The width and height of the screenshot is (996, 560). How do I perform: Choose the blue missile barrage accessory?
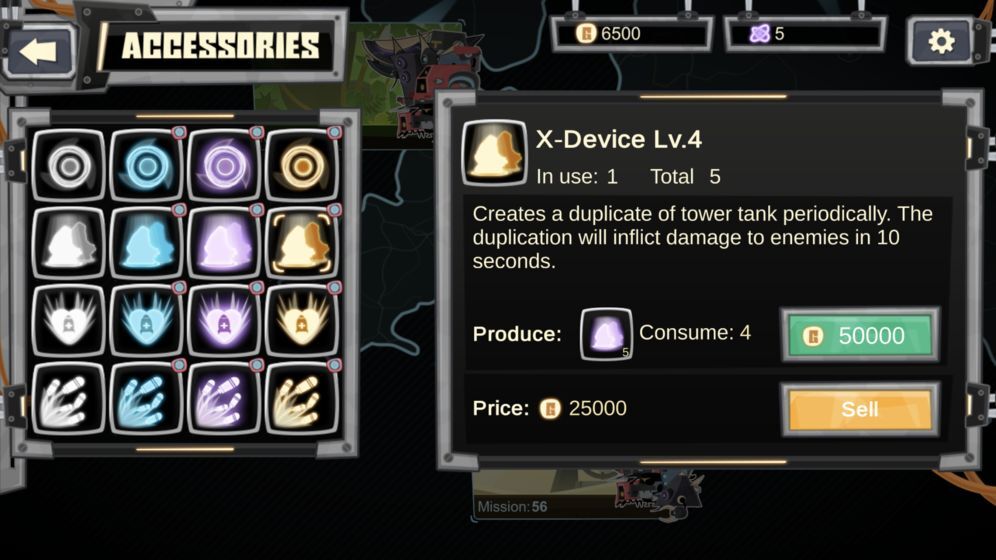pos(146,399)
